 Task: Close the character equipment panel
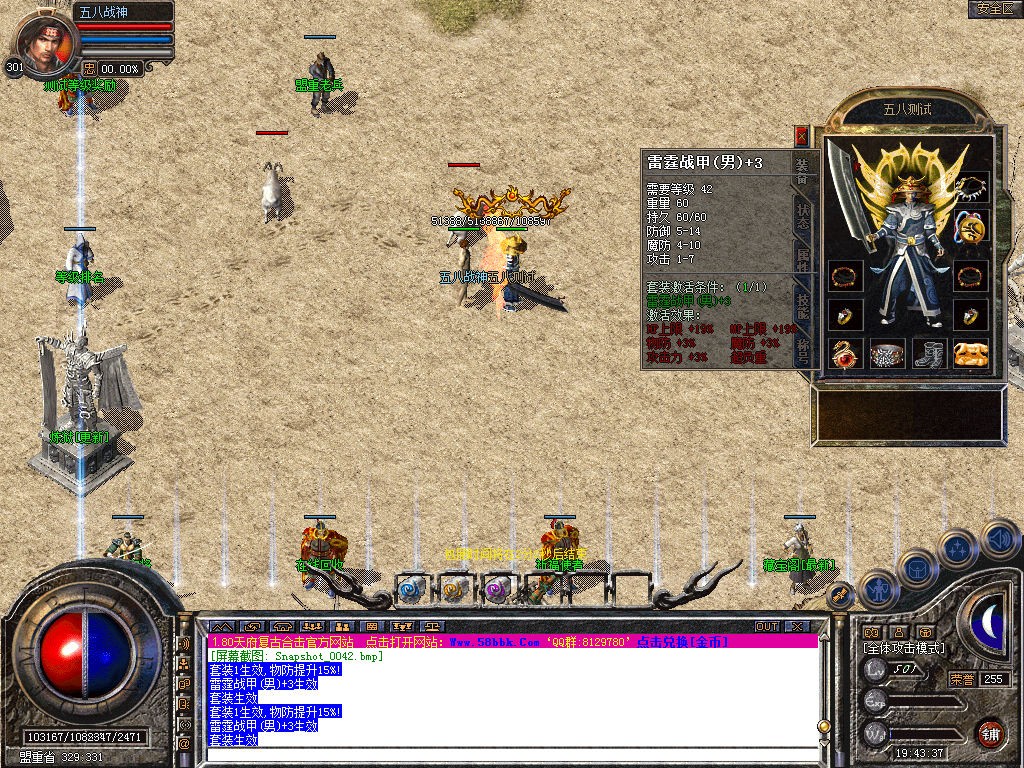(801, 135)
